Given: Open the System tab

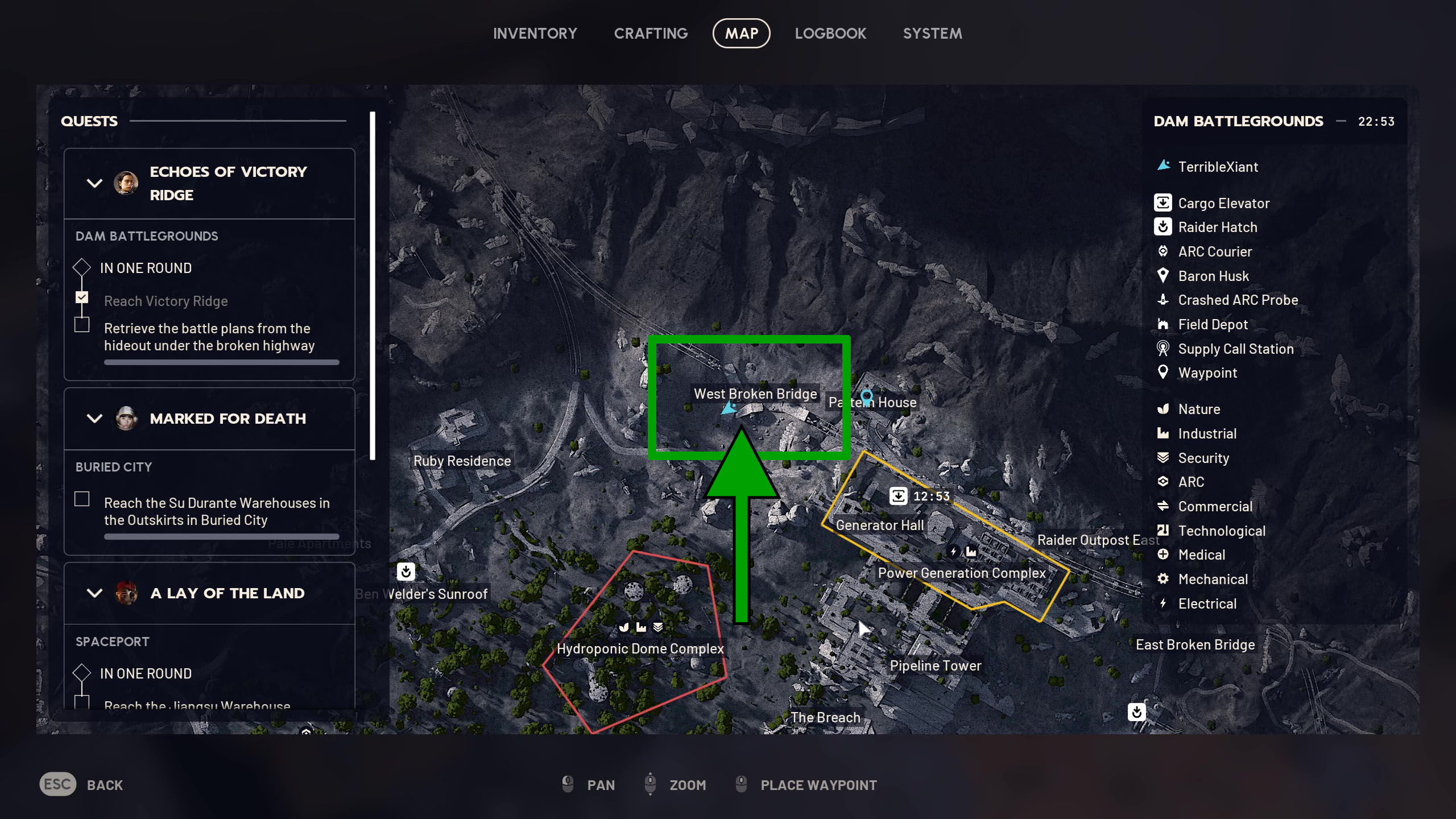Looking at the screenshot, I should pyautogui.click(x=932, y=34).
